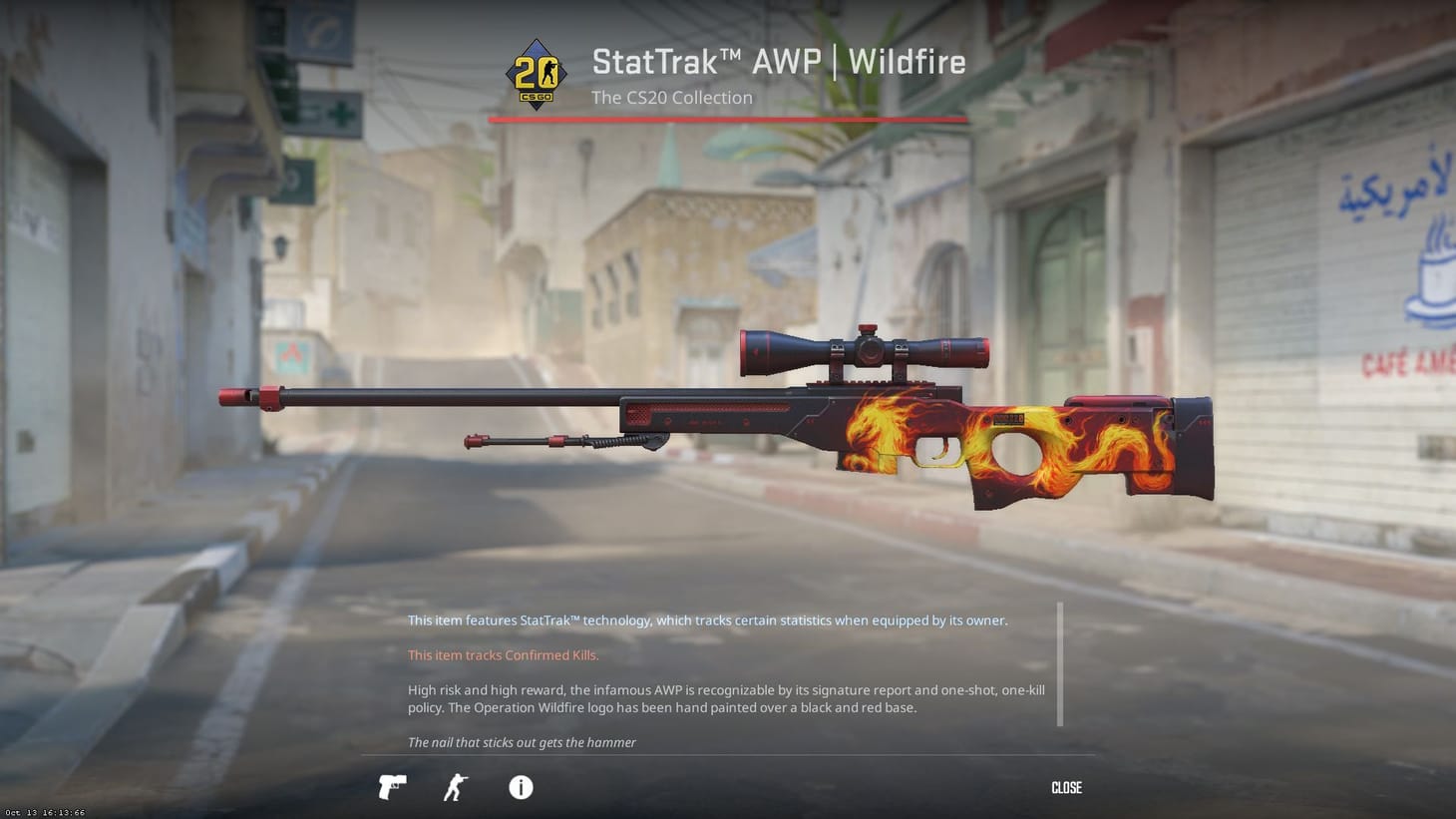Click 'The CS20 Collection' subtitle text
The width and height of the screenshot is (1456, 819).
click(x=671, y=97)
